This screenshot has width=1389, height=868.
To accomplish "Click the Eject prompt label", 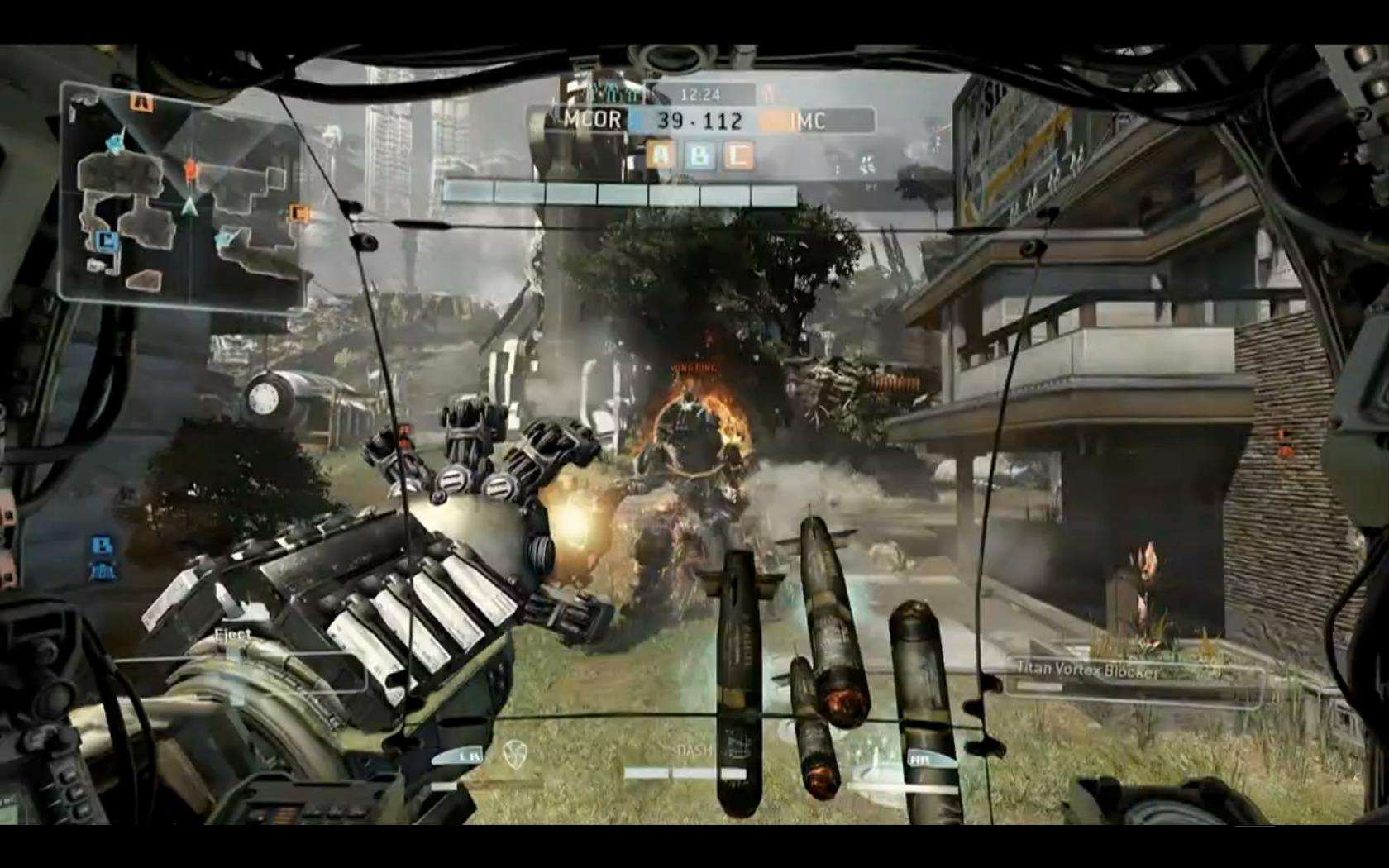I will tap(232, 635).
